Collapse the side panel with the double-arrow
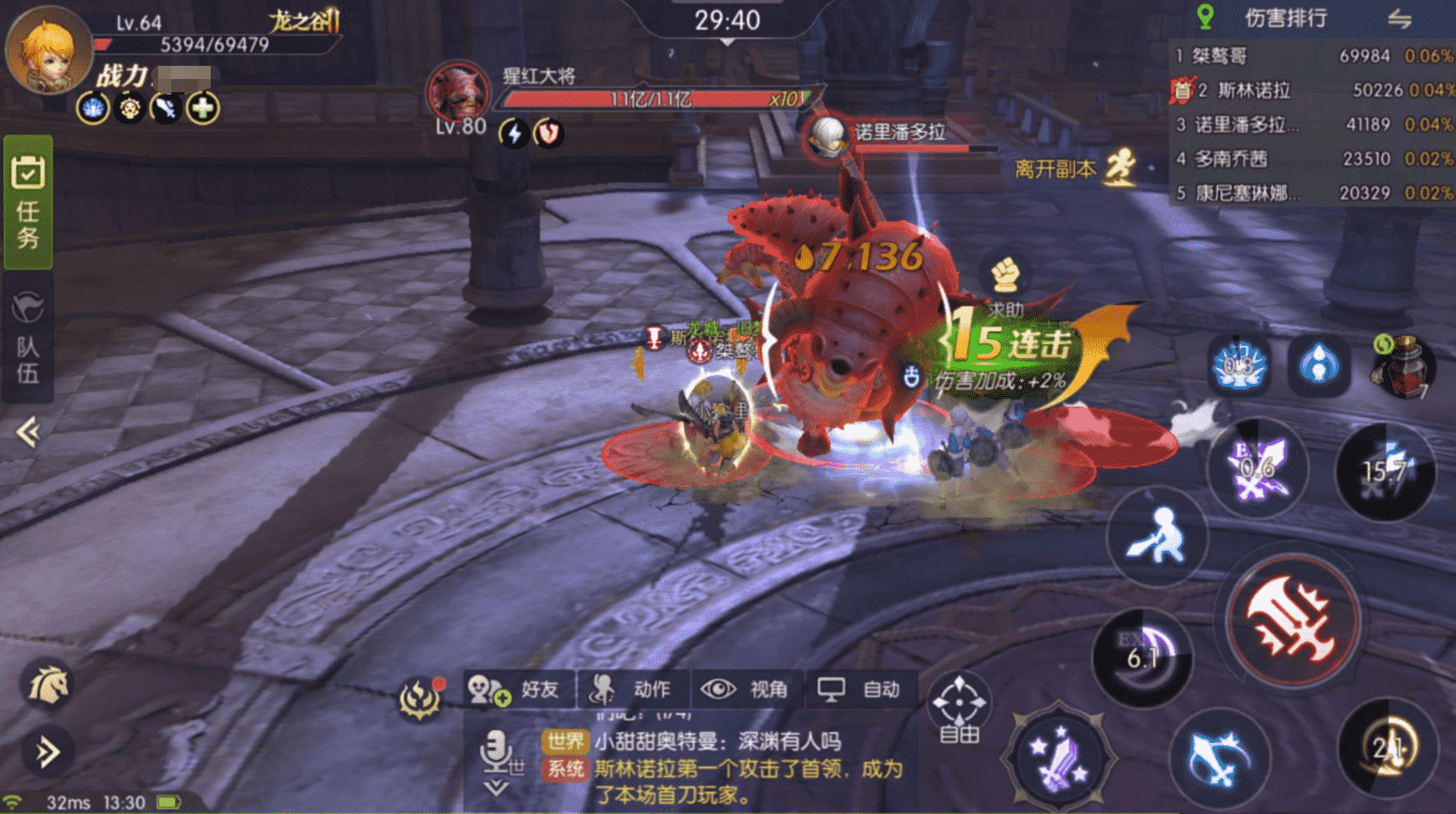 pyautogui.click(x=28, y=431)
